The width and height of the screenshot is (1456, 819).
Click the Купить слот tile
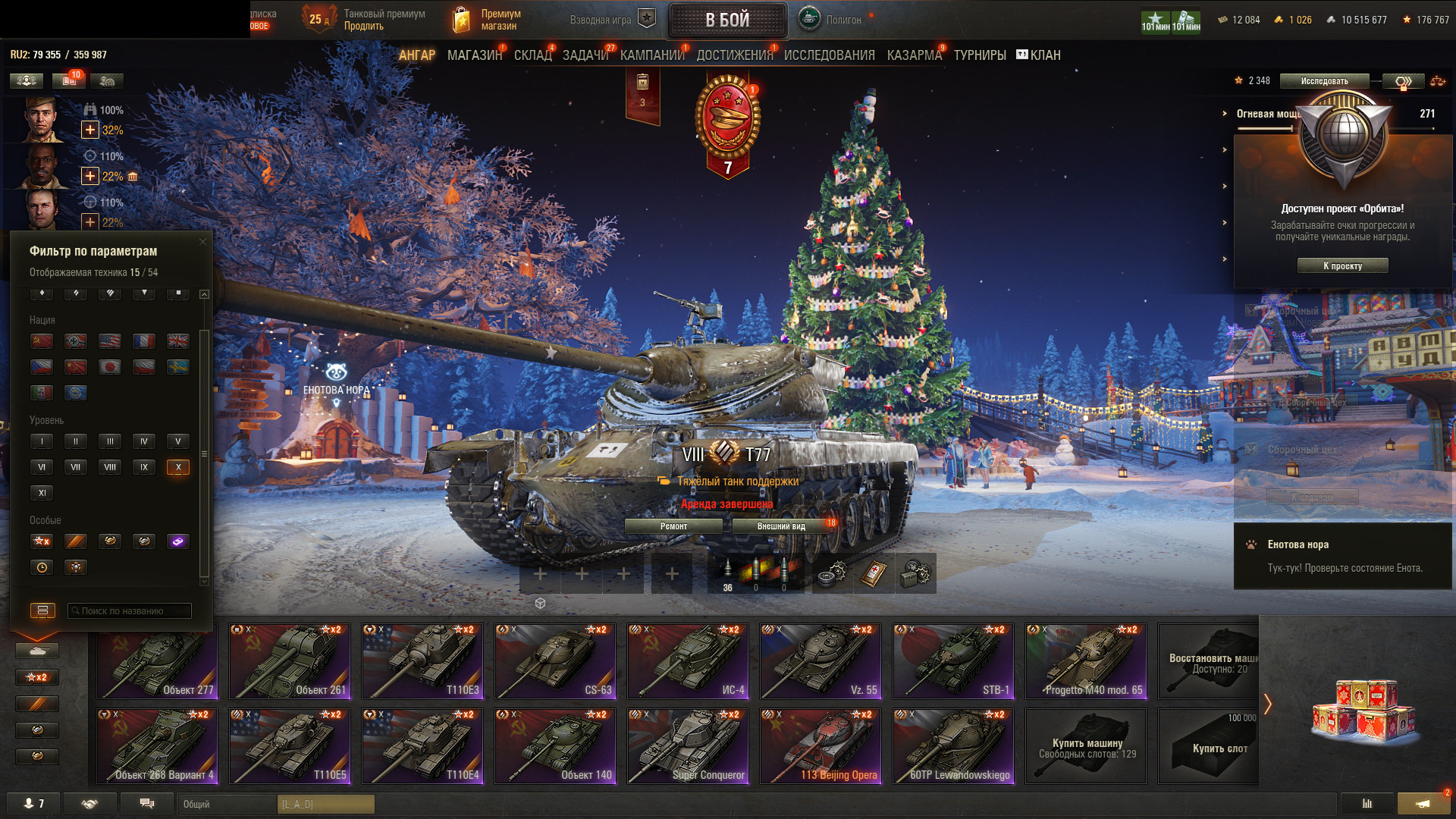1208,746
